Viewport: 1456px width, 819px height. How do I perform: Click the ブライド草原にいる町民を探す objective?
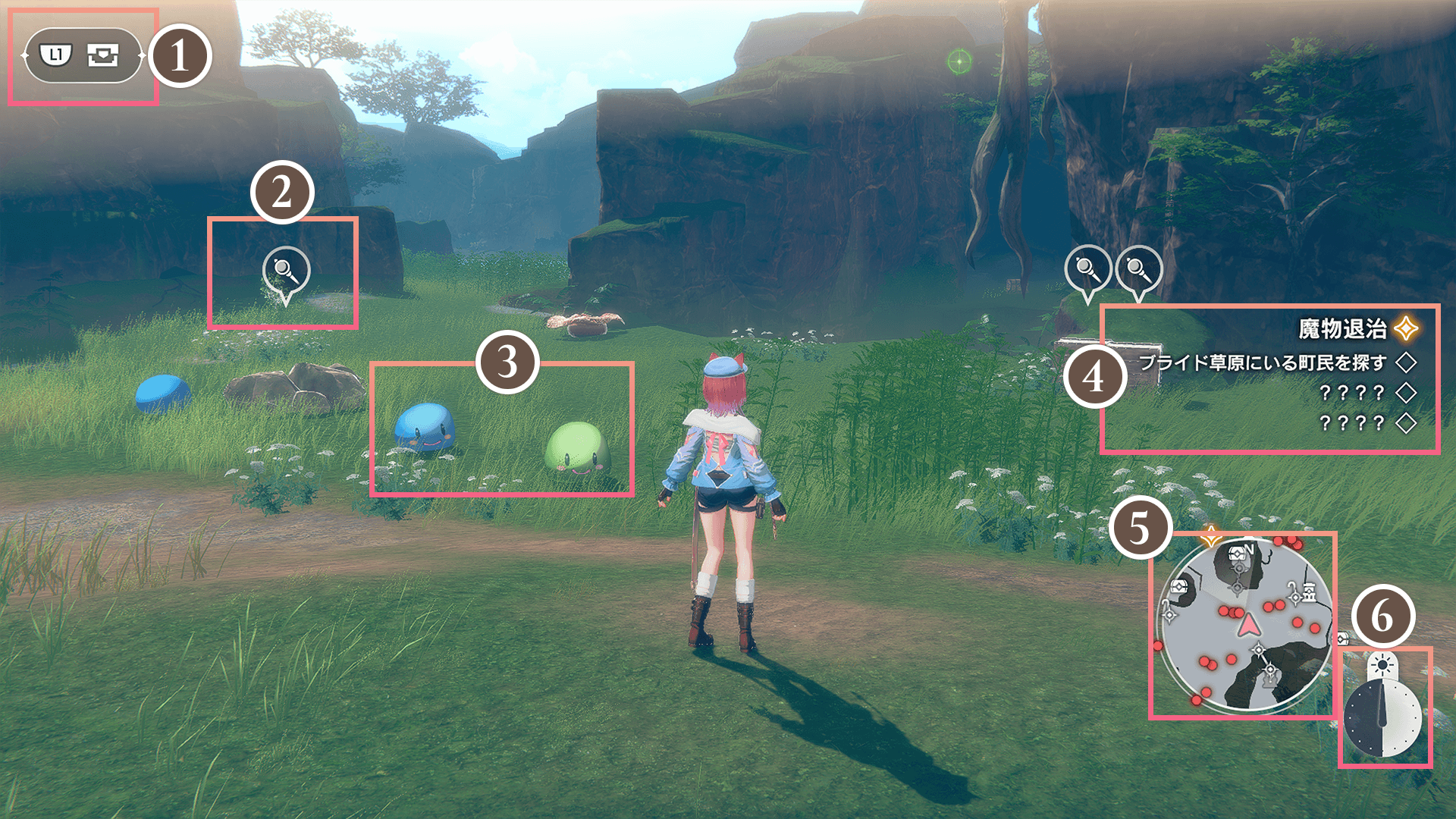coord(1262,362)
